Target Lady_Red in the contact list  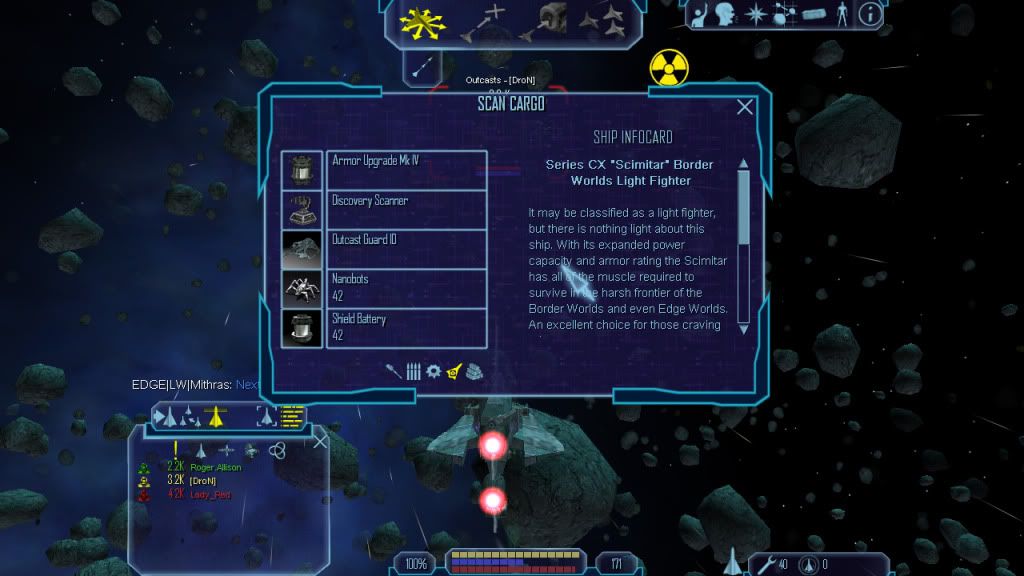[210, 494]
